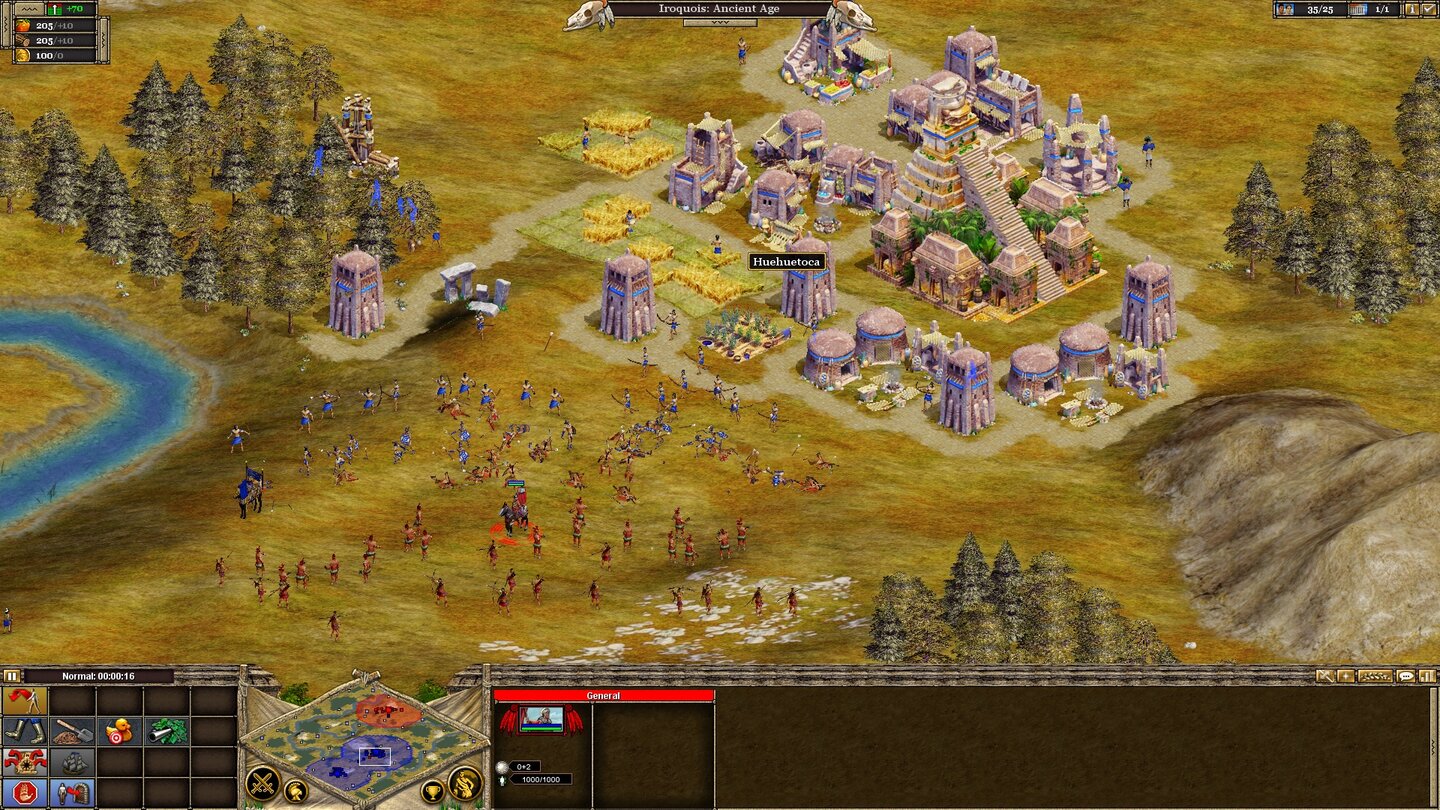Issue a Move order with the boots icon
Screen dimensions: 1440x810
point(25,731)
